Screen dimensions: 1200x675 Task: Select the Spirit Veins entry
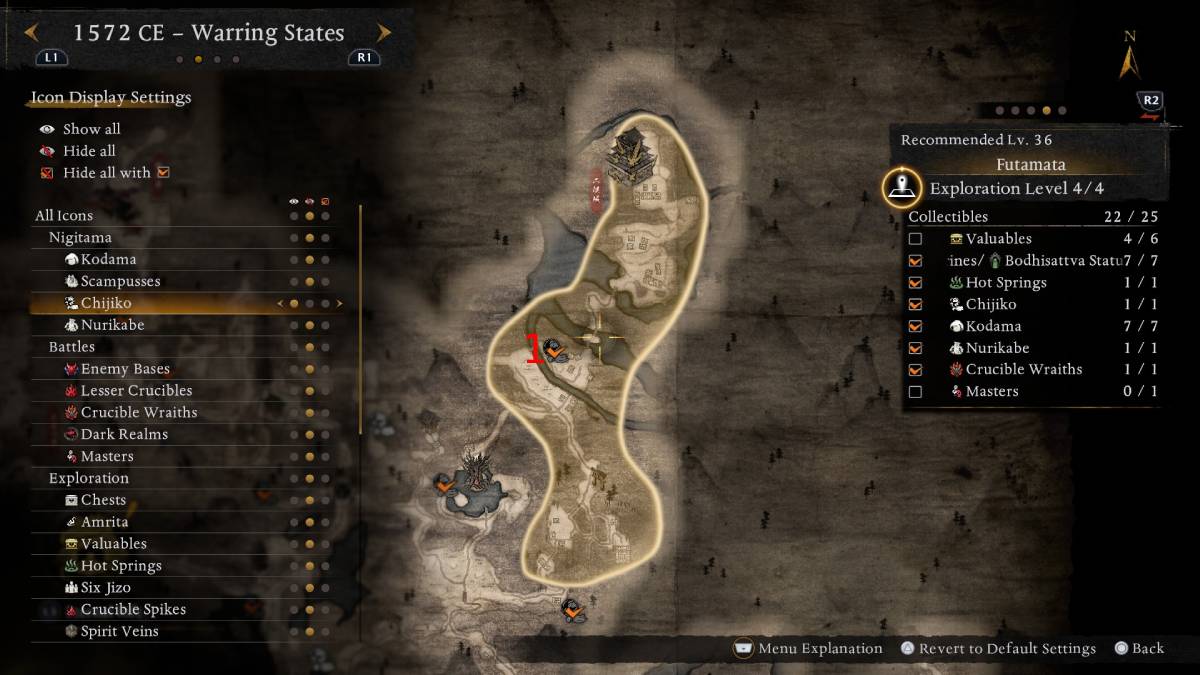(119, 631)
